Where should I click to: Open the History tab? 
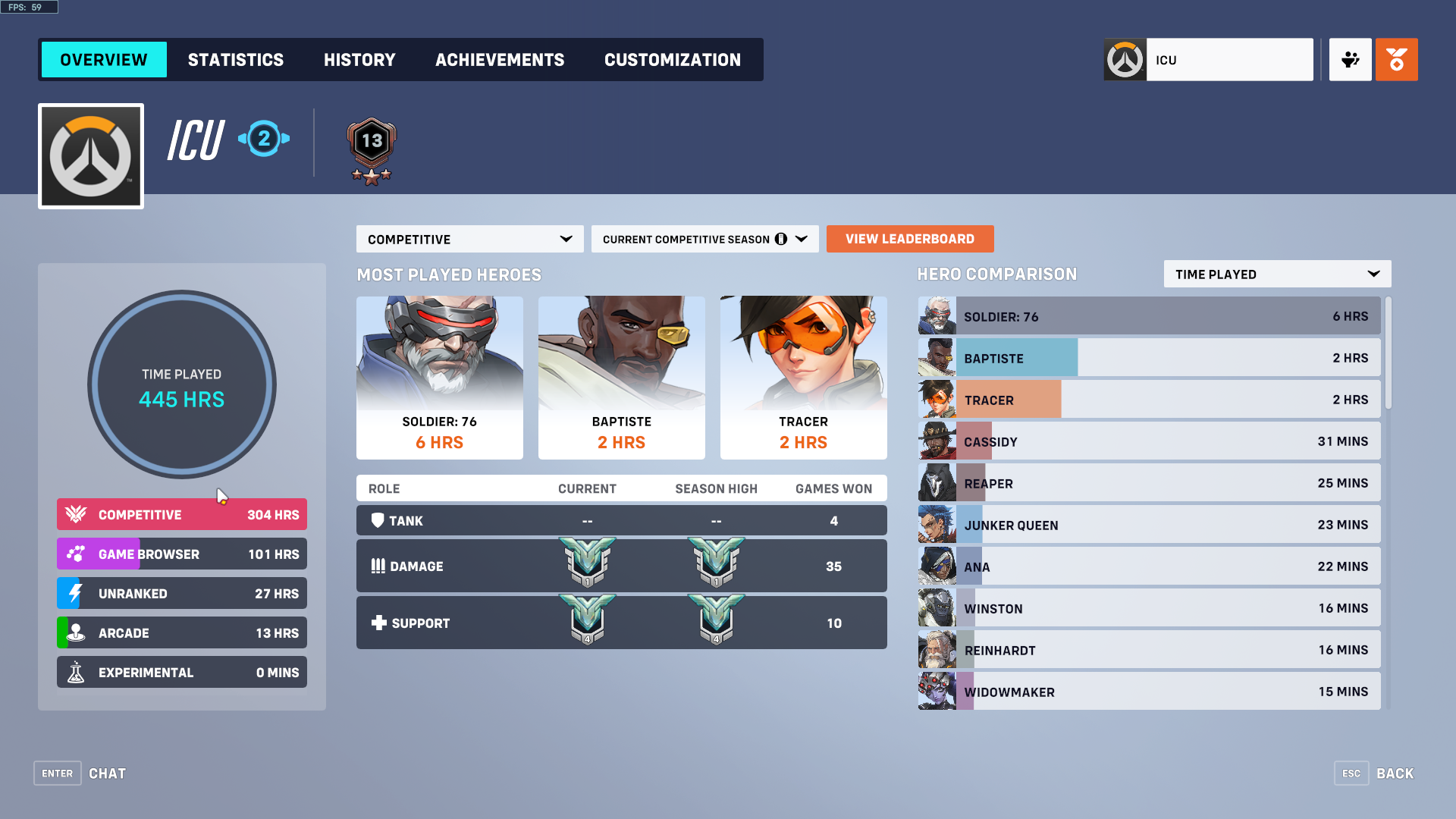[359, 60]
